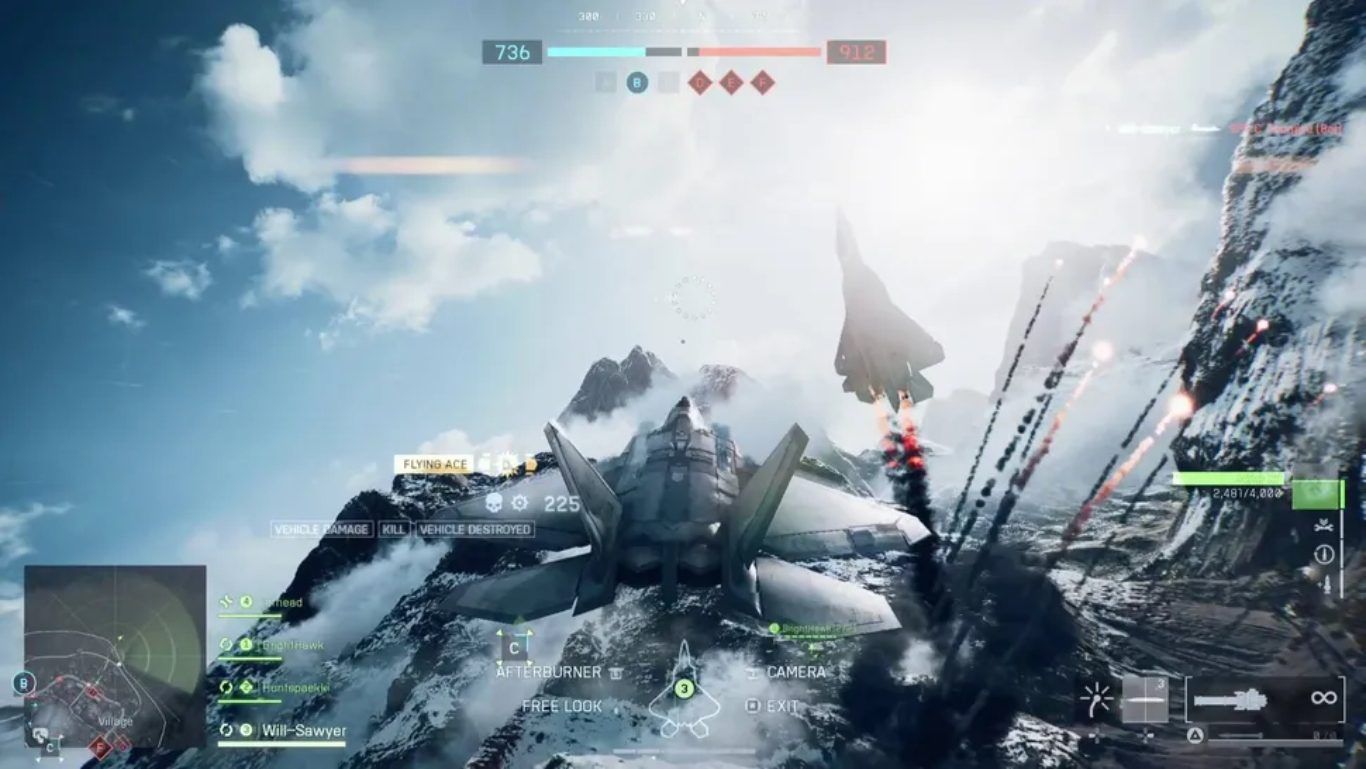Select squad member BrightHawk in squad list

coord(291,646)
